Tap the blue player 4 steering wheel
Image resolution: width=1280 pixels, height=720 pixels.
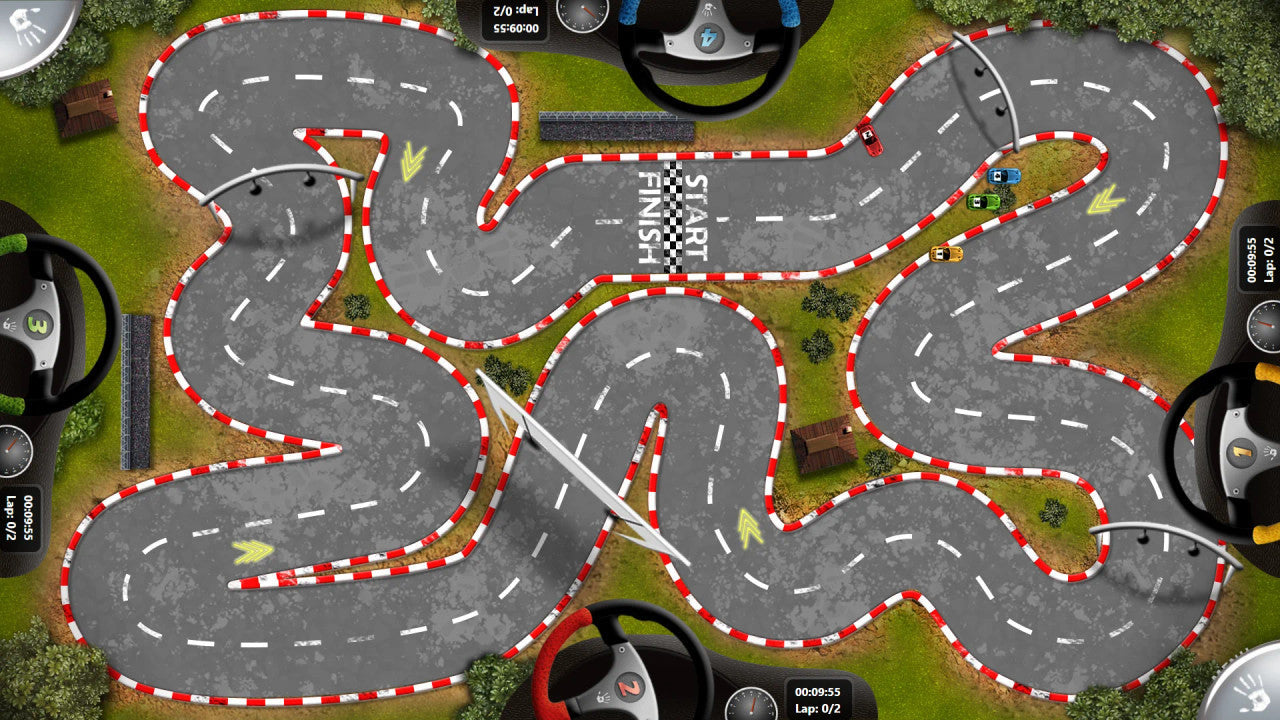pos(708,40)
